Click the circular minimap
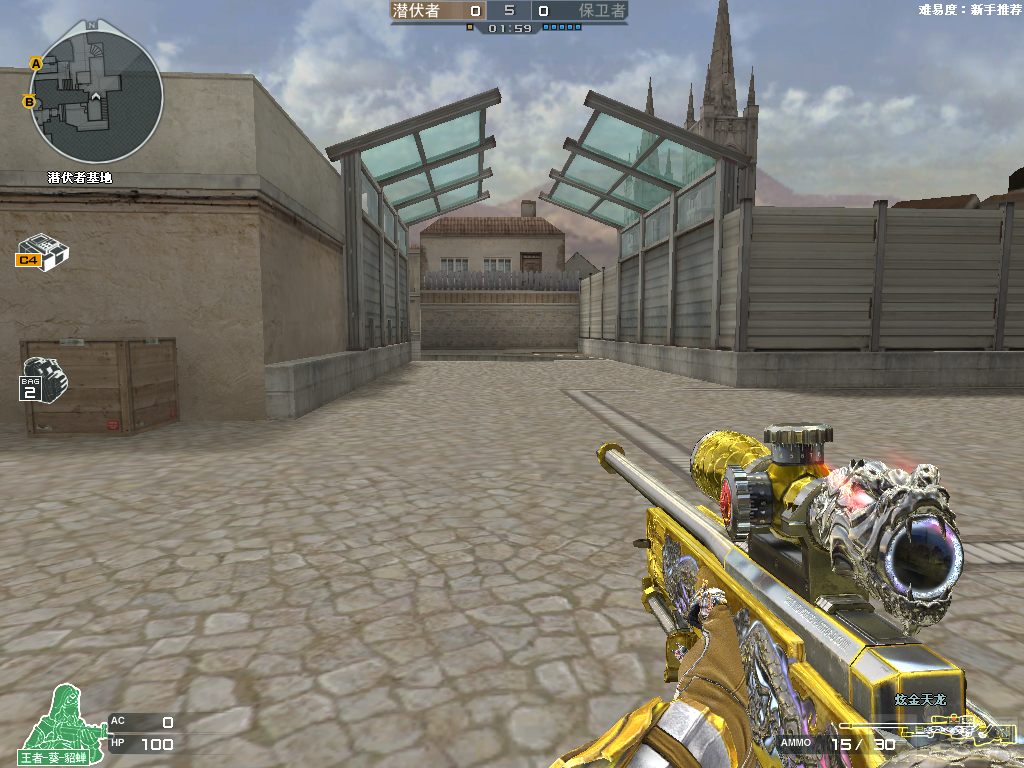 [x=96, y=97]
